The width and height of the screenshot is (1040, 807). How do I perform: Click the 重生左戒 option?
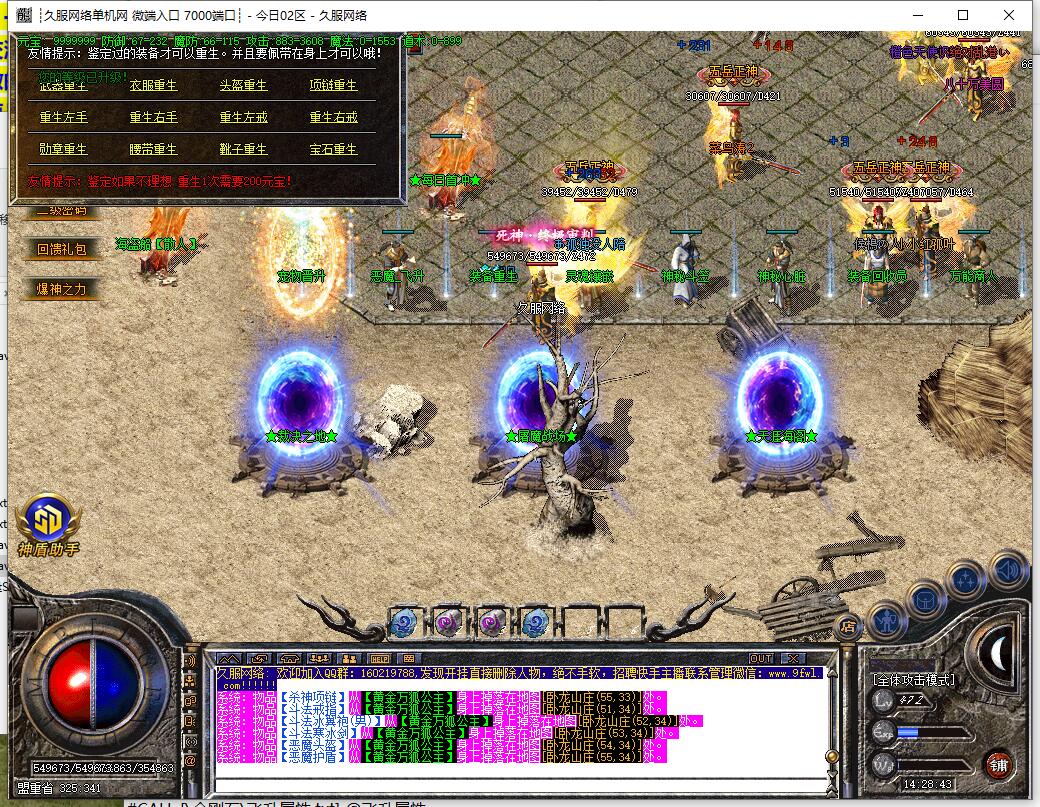(x=243, y=117)
